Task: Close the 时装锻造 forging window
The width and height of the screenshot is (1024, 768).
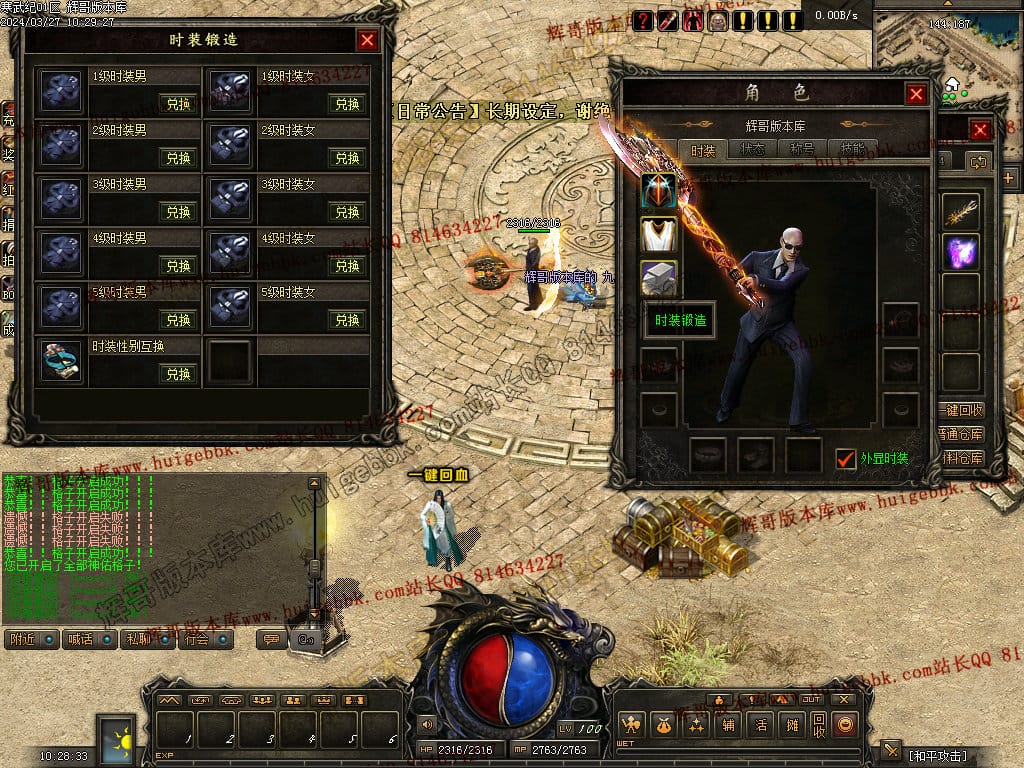Action: (x=367, y=40)
